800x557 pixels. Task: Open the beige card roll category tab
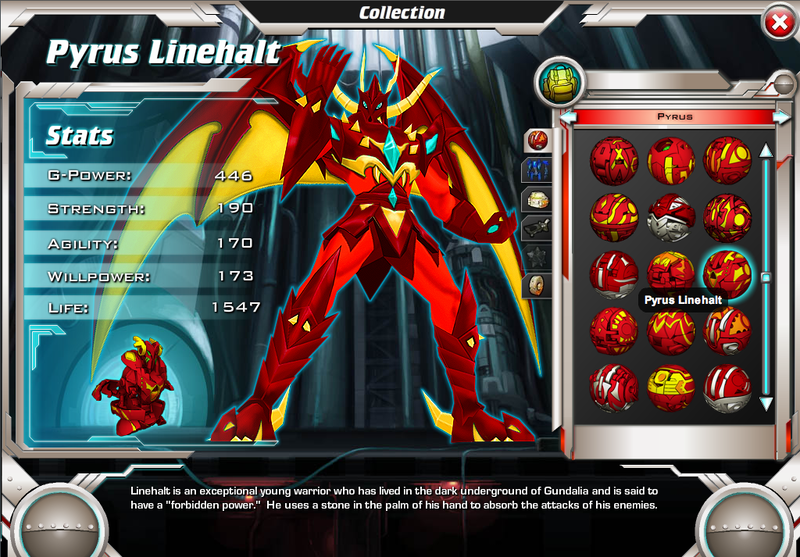[537, 287]
